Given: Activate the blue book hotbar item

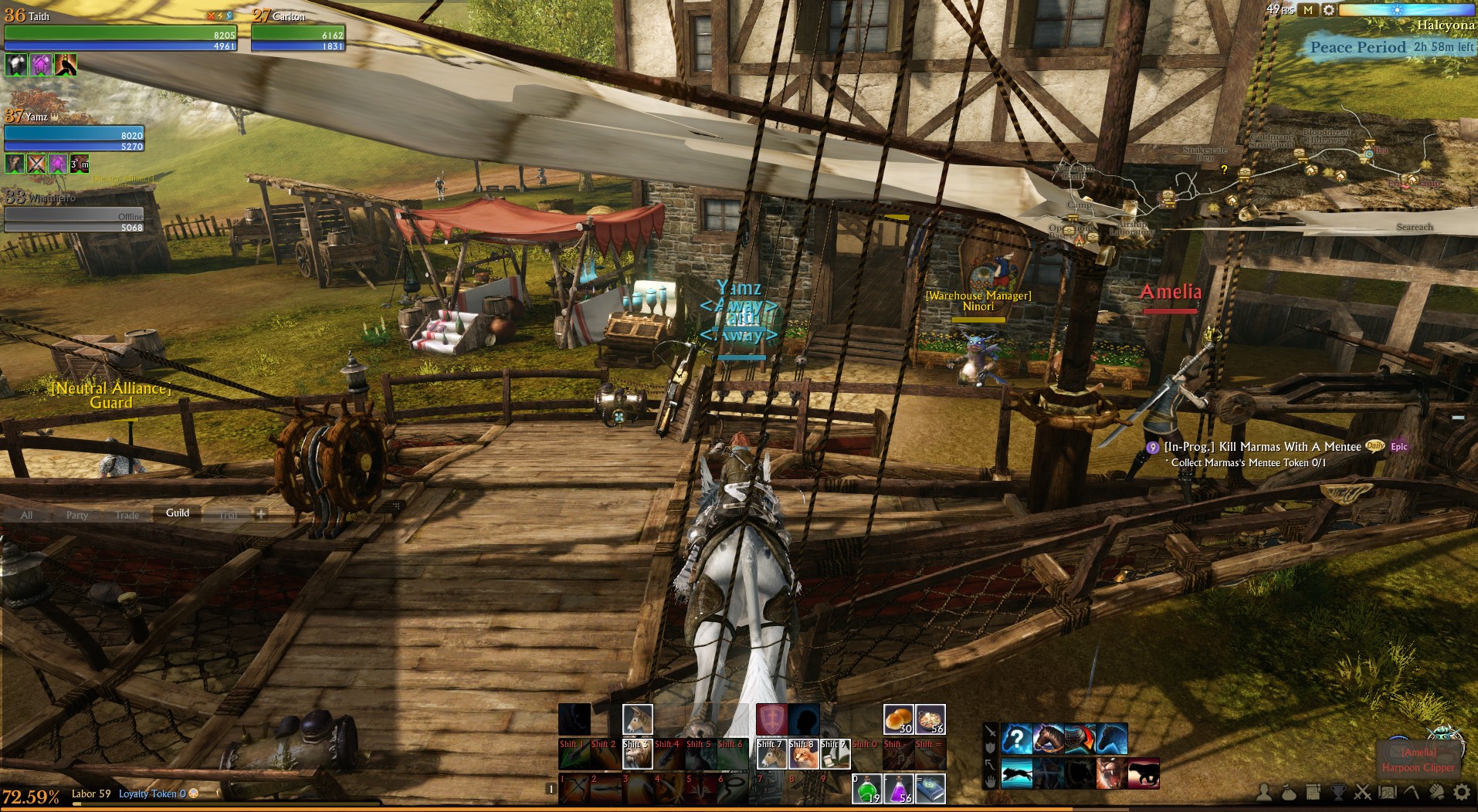Looking at the screenshot, I should pyautogui.click(x=931, y=789).
